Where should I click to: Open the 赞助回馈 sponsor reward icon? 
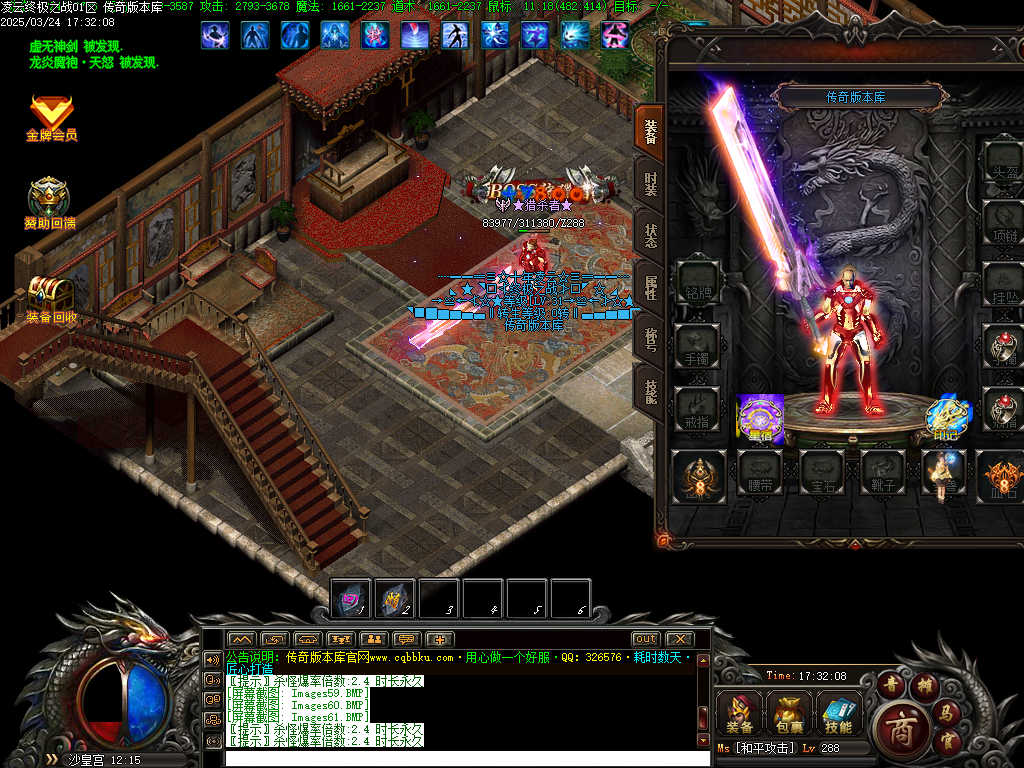tap(49, 202)
